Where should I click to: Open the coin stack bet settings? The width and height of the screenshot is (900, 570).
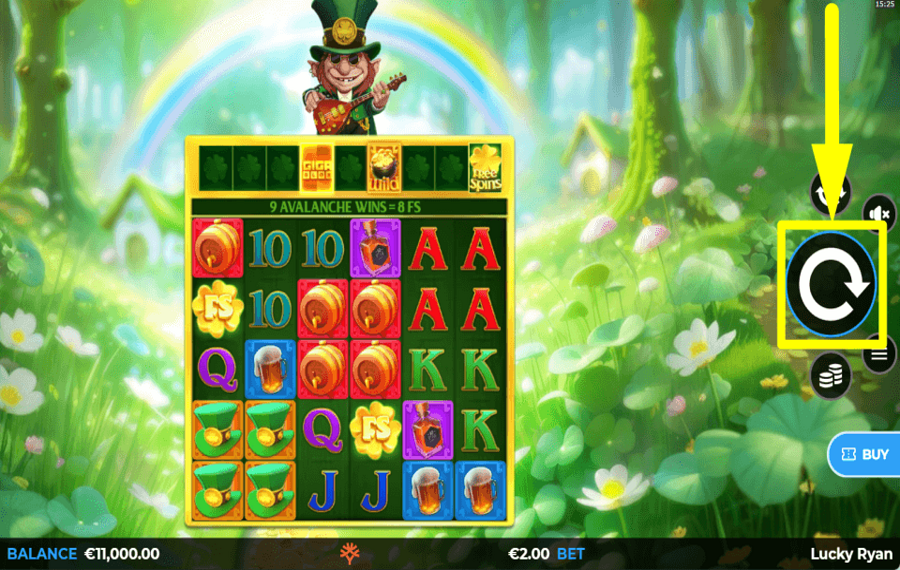coord(831,376)
